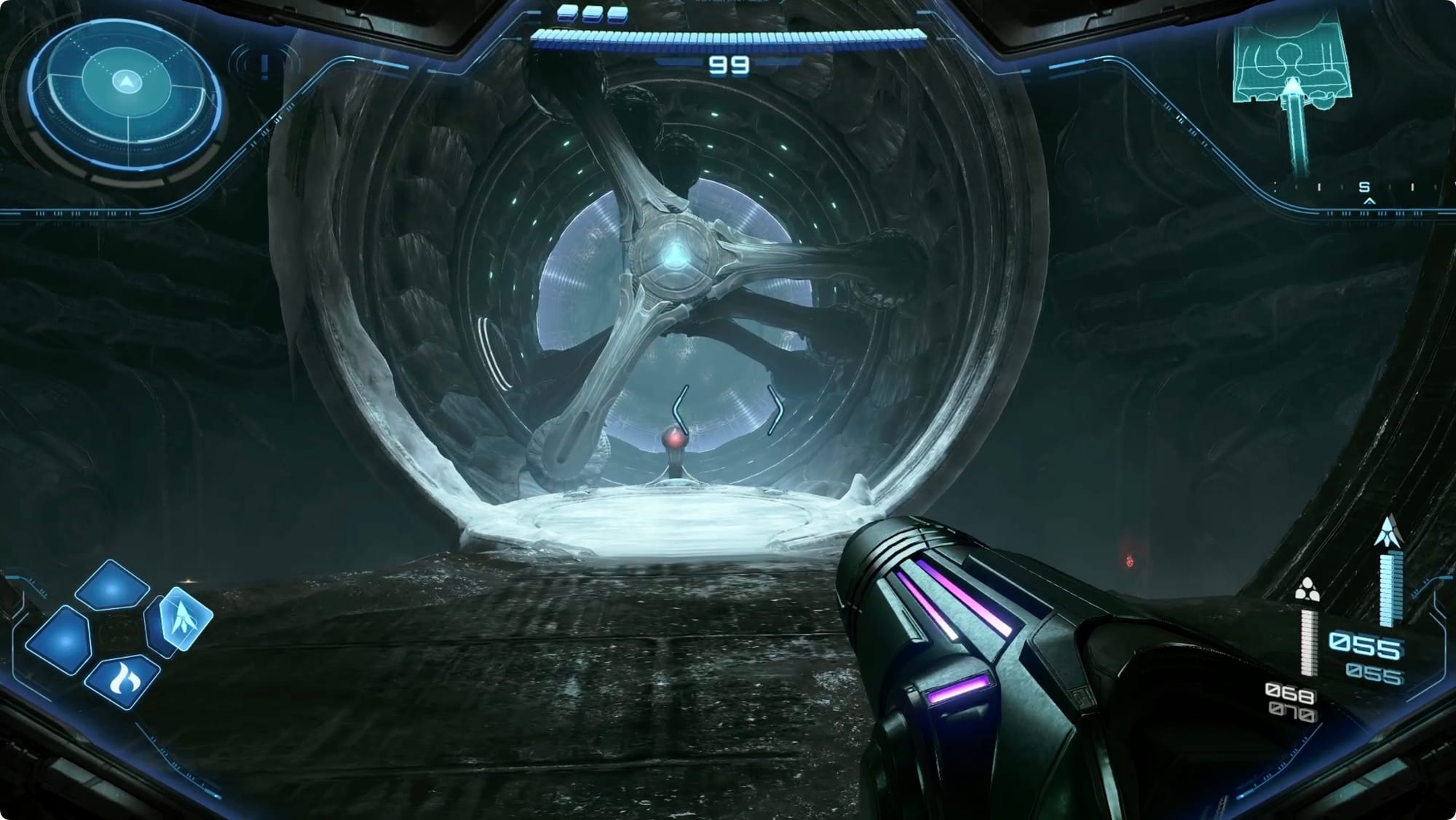Click the exclamation threat alert indicator

point(264,65)
